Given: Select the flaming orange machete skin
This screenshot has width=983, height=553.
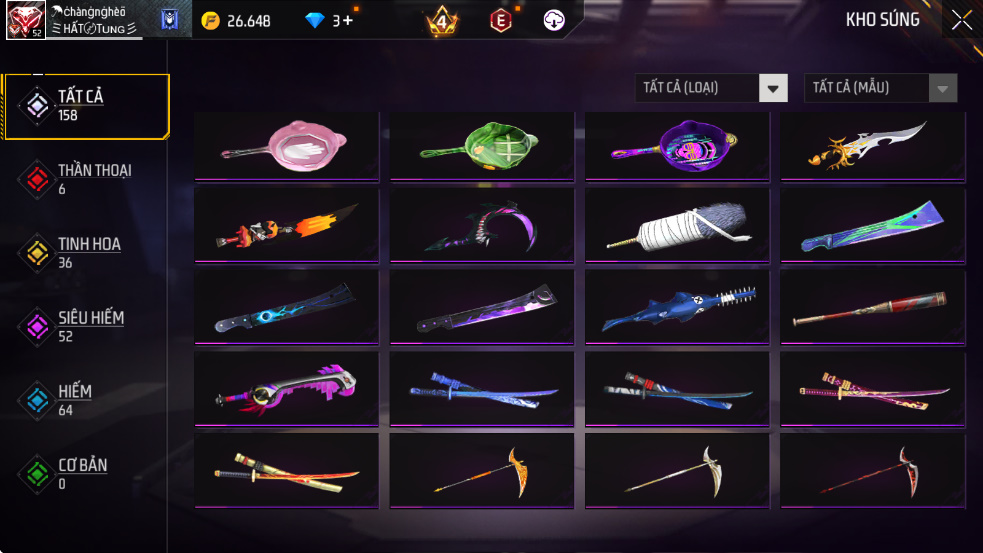Looking at the screenshot, I should pos(286,226).
